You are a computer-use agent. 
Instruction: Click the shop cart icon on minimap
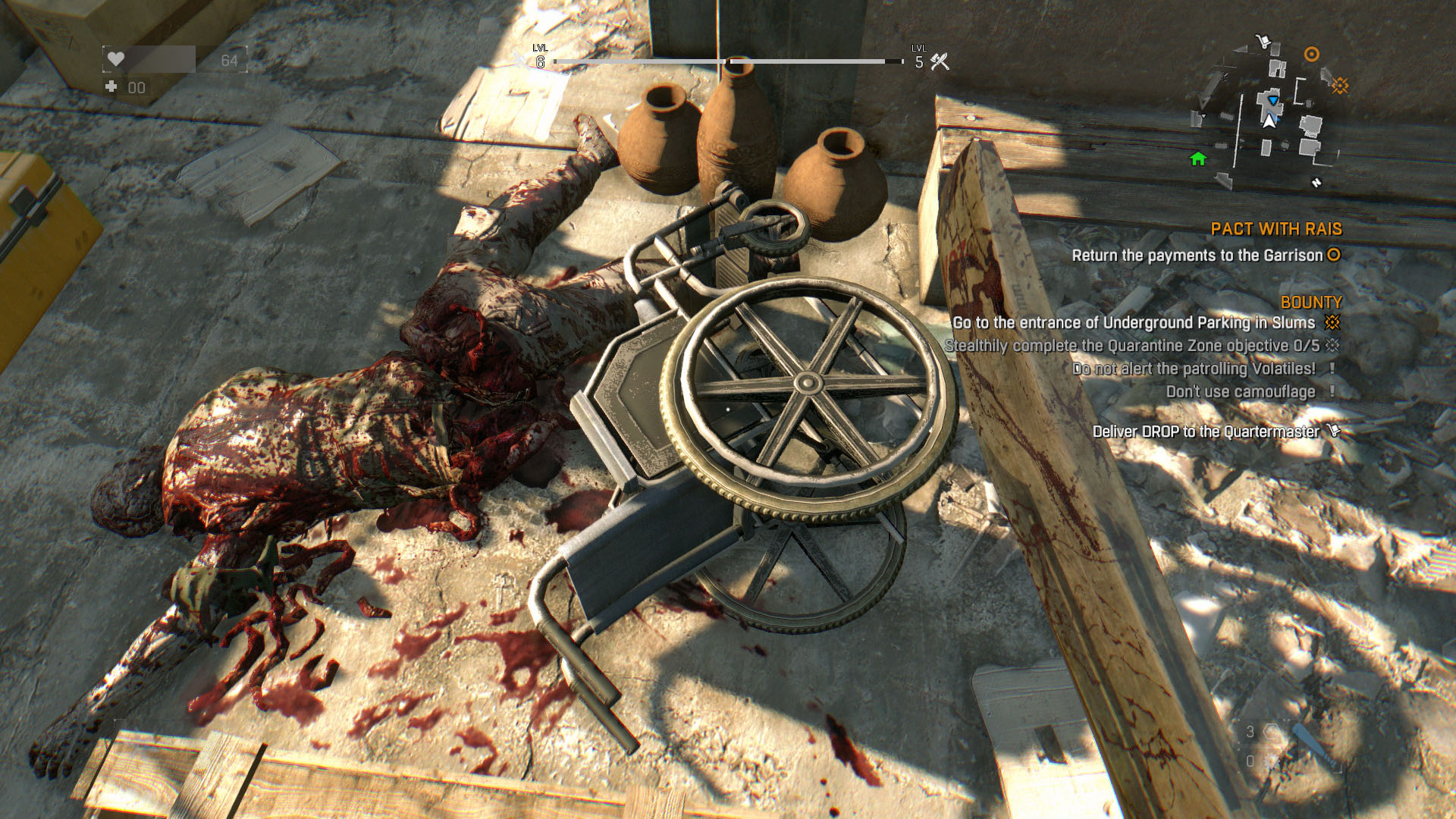pos(1263,41)
